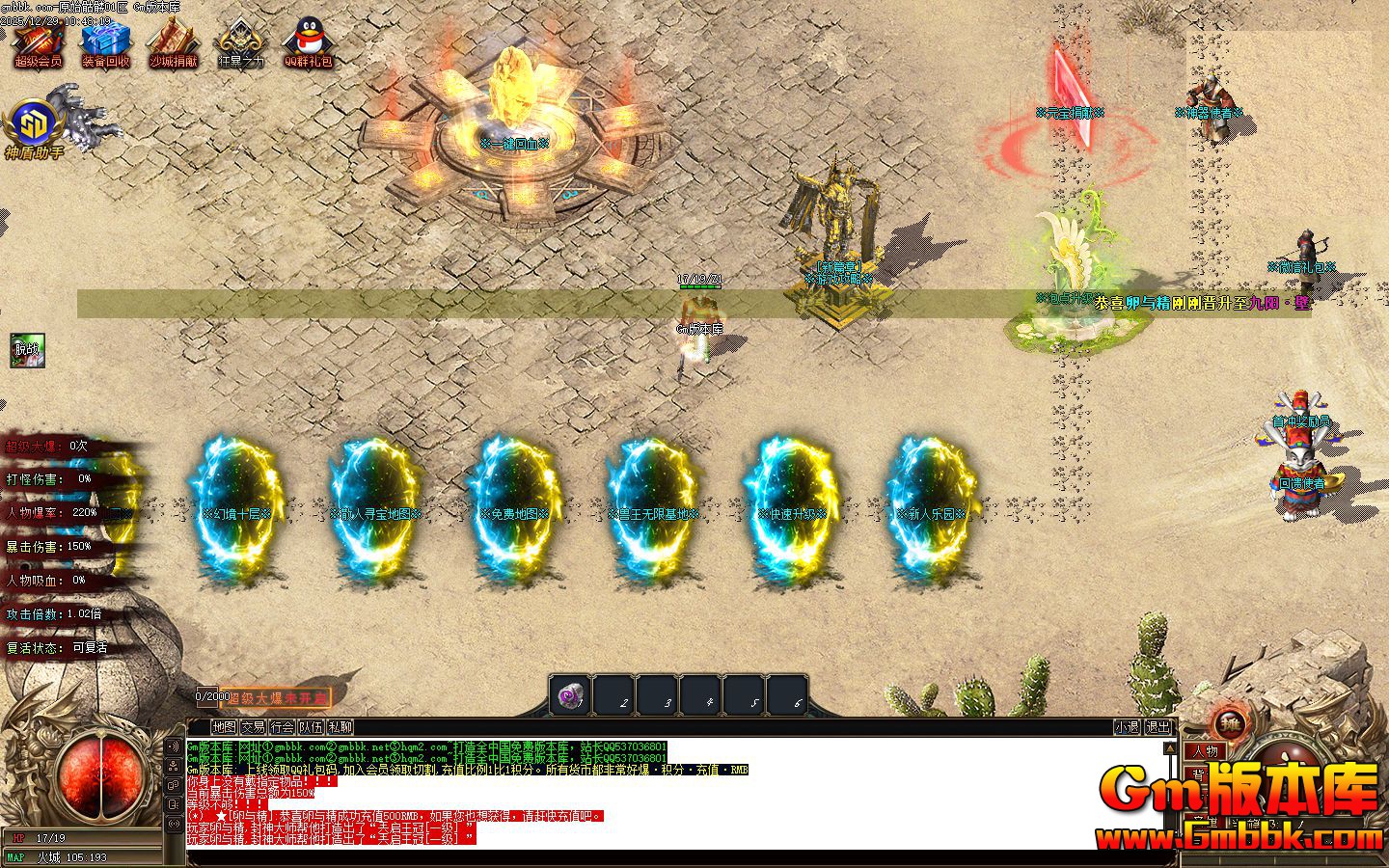Click the 脱战 leave-combat icon
The height and width of the screenshot is (868, 1389).
[28, 350]
